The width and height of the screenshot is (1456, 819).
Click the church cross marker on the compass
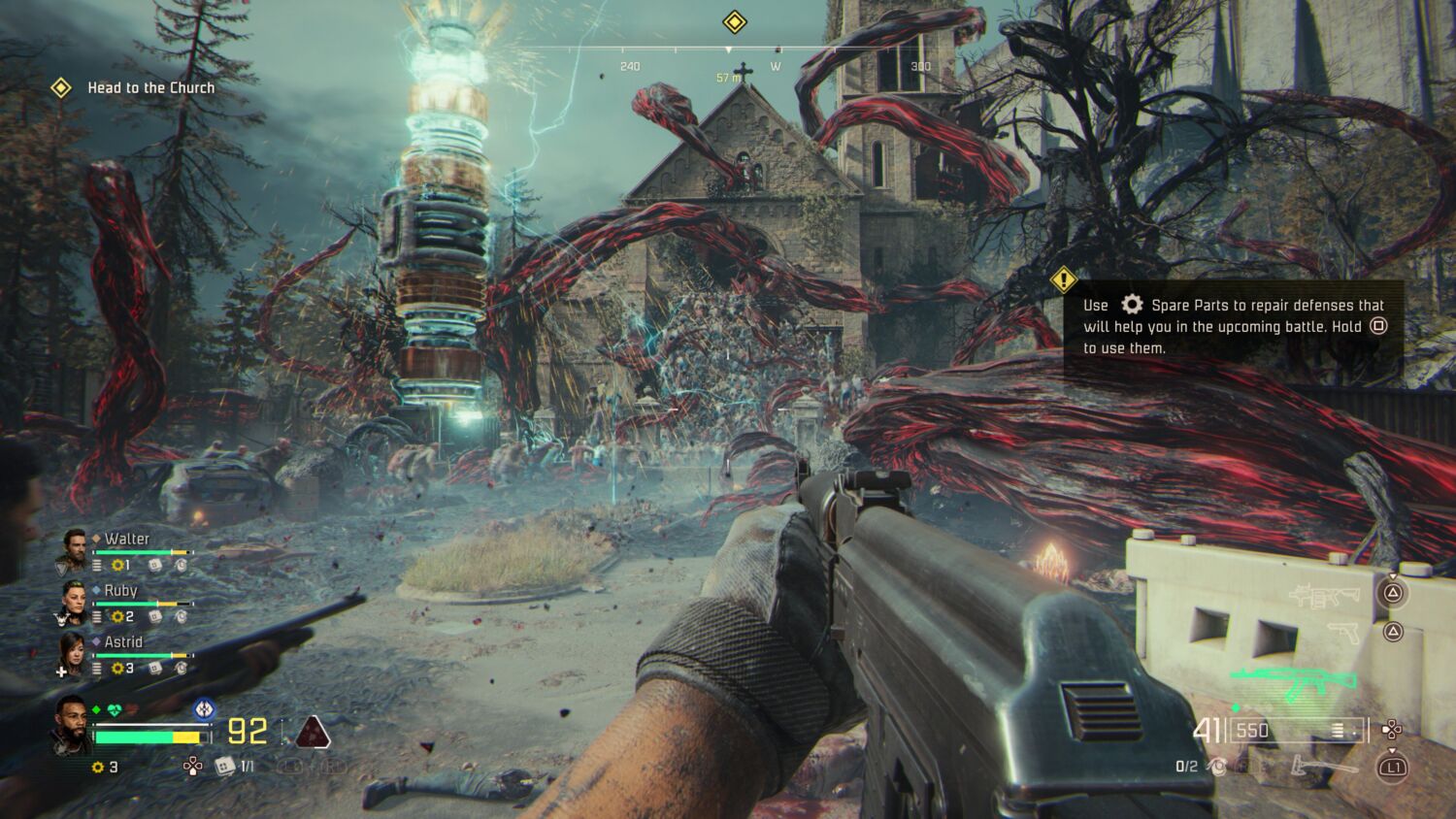click(x=744, y=70)
